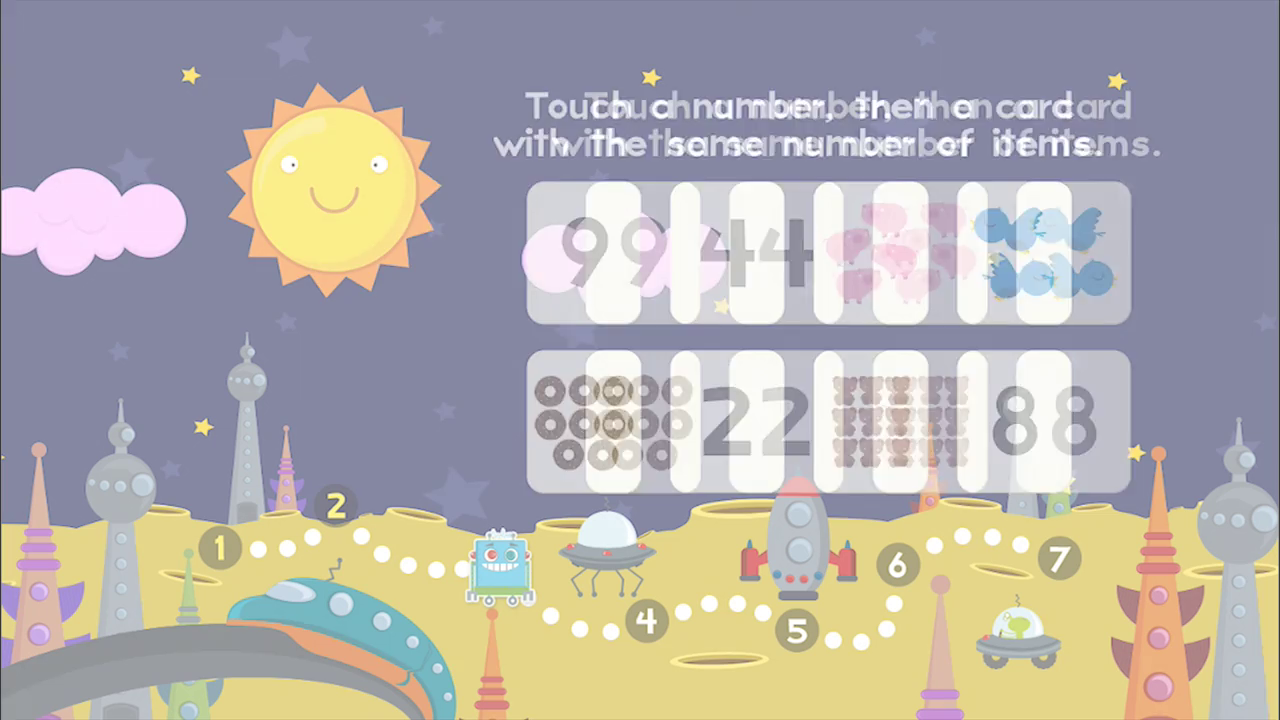
Task: Click the yellow star near level 2
Action: [203, 428]
